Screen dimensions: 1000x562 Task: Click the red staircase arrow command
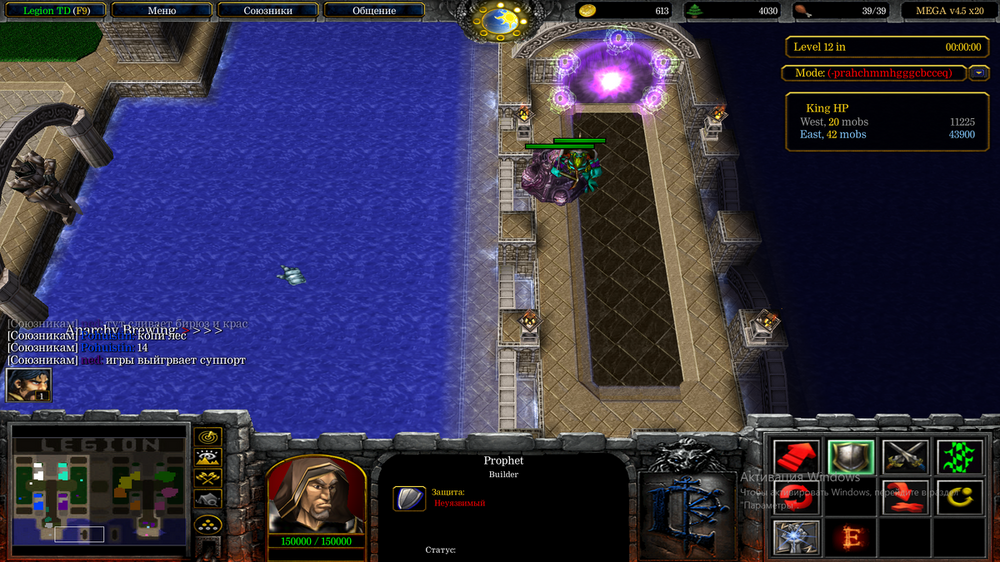797,458
